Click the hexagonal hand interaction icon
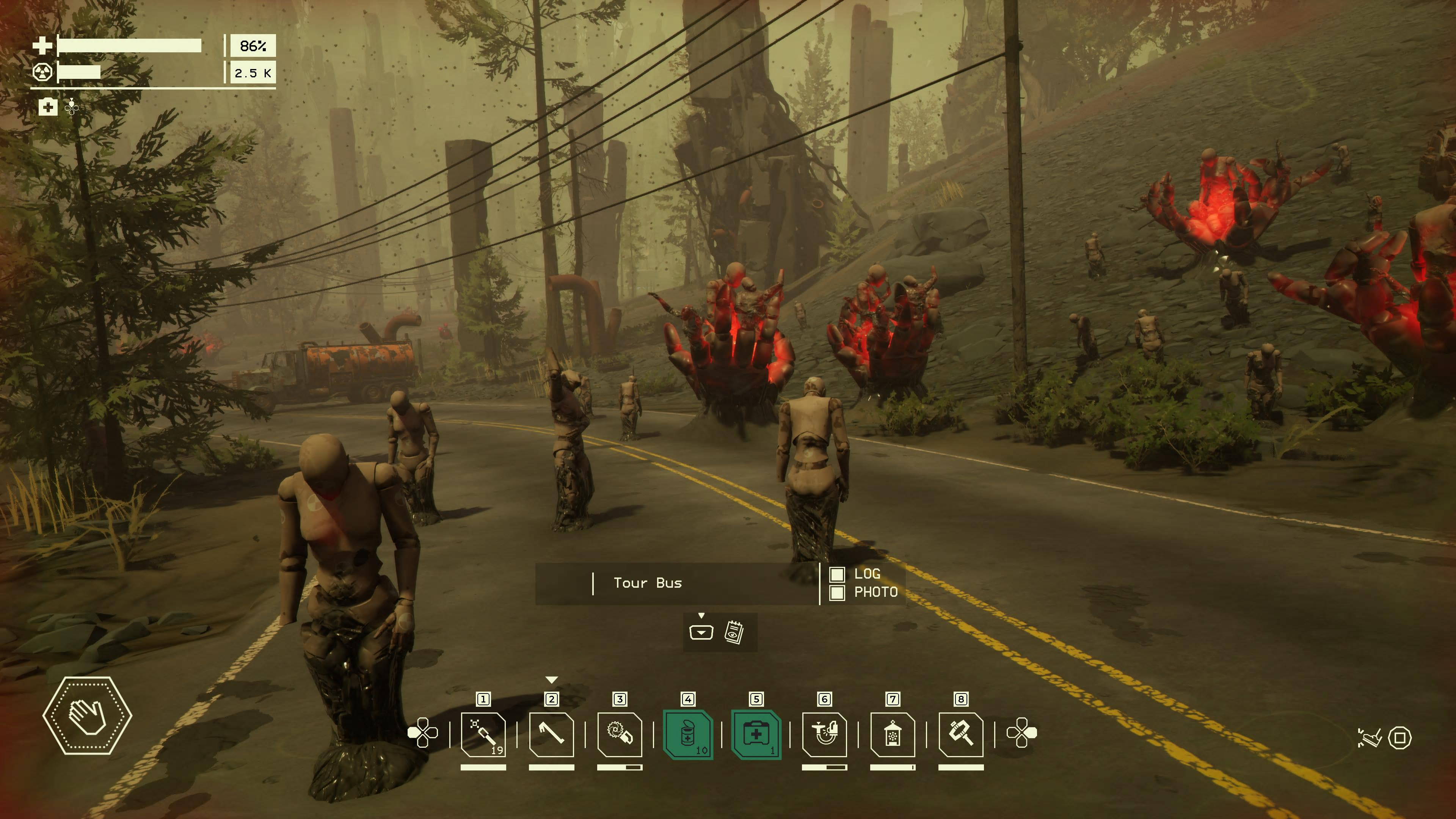 click(88, 715)
